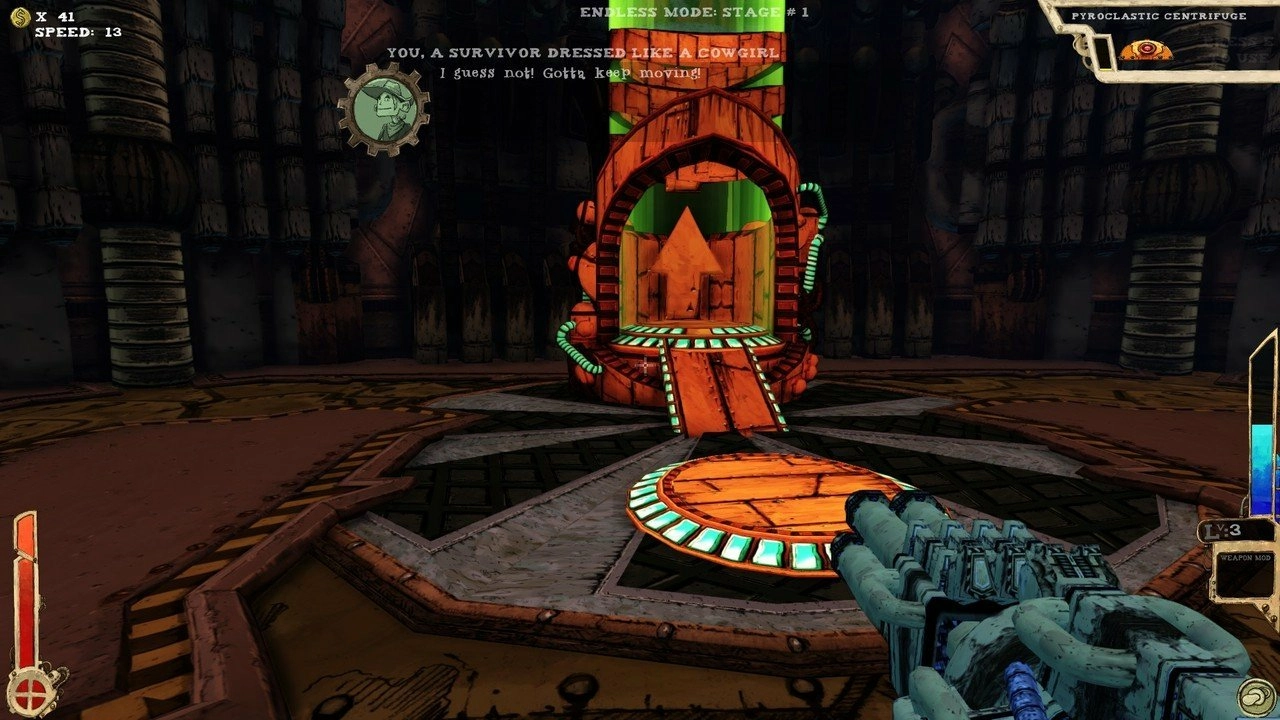
Task: Click the gold coin currency icon
Action: 20,16
